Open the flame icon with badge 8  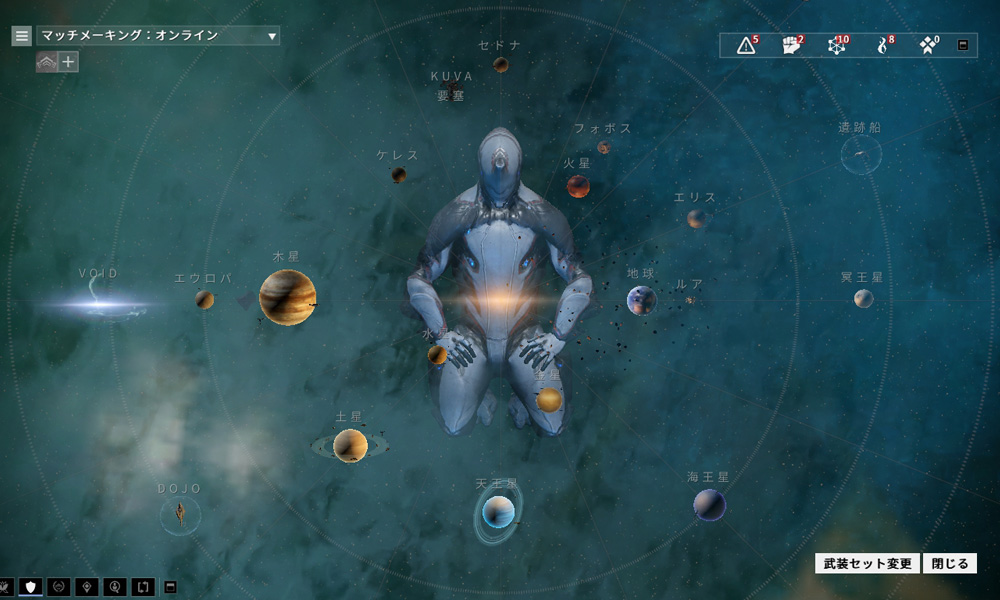click(883, 45)
